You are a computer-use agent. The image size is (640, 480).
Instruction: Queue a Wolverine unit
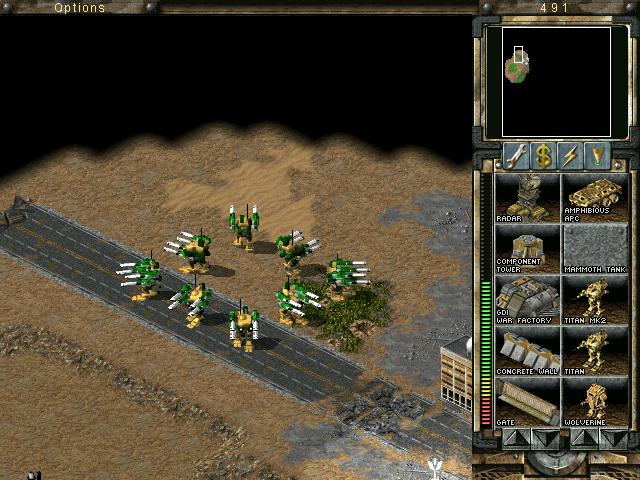tap(594, 403)
